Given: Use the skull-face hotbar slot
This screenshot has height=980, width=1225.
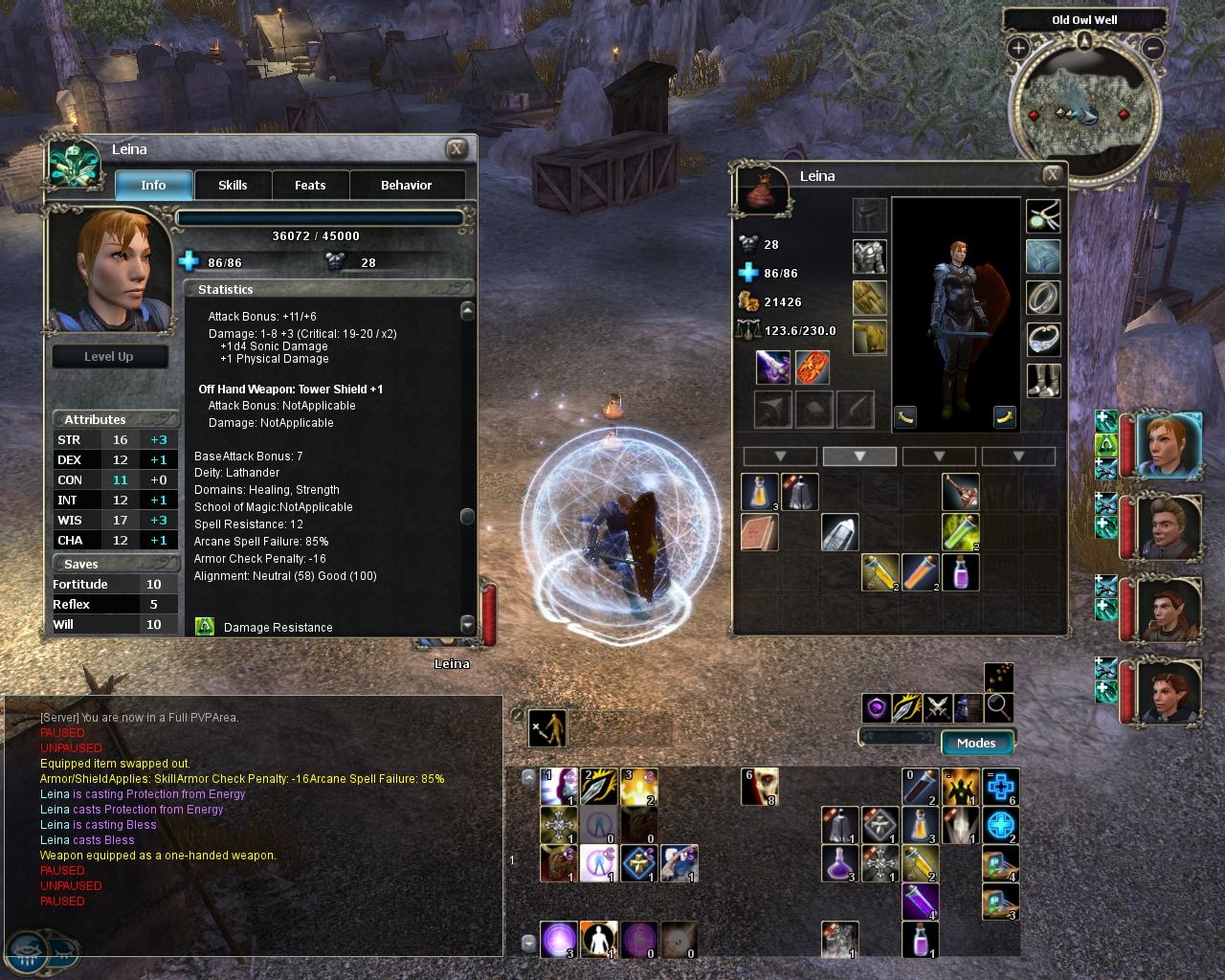Looking at the screenshot, I should 759,787.
